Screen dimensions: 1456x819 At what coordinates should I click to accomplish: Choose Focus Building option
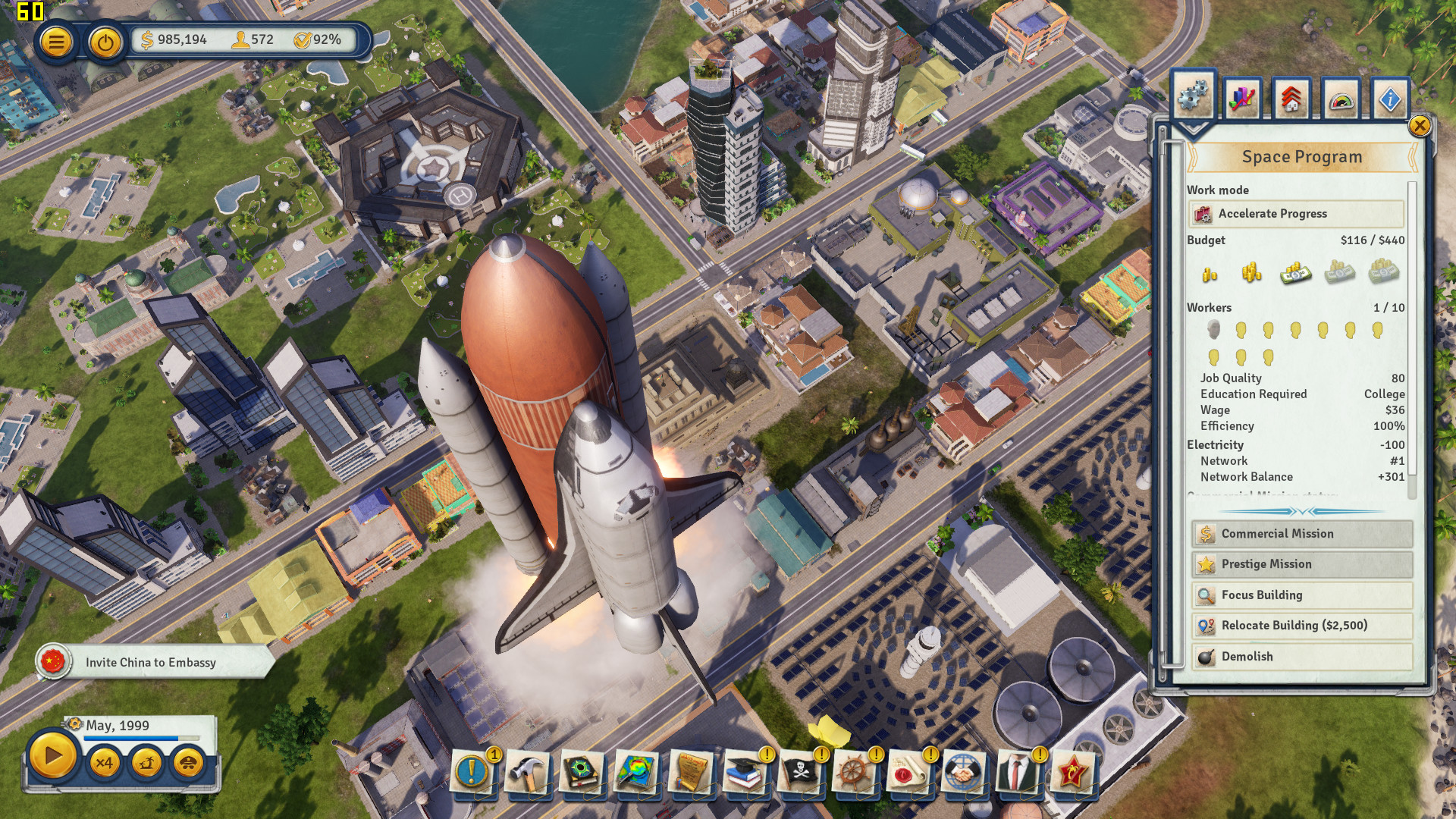(1301, 595)
